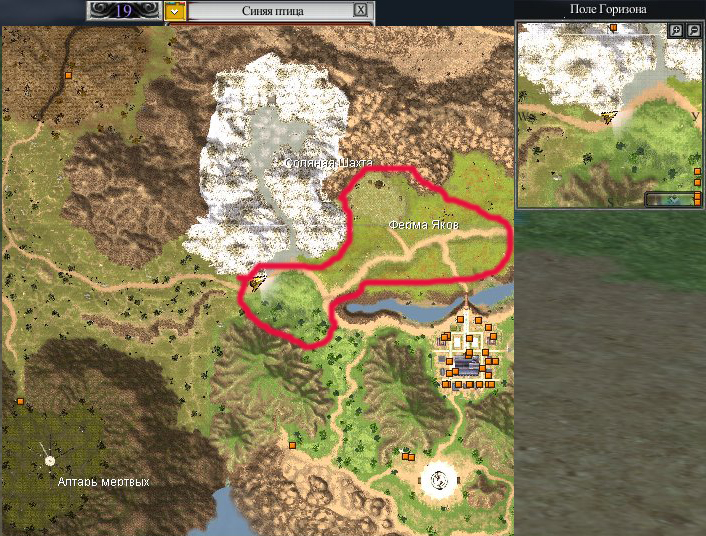The height and width of the screenshot is (536, 706).
Task: Zoom out the minimap with the minus magnifier
Action: click(x=693, y=31)
